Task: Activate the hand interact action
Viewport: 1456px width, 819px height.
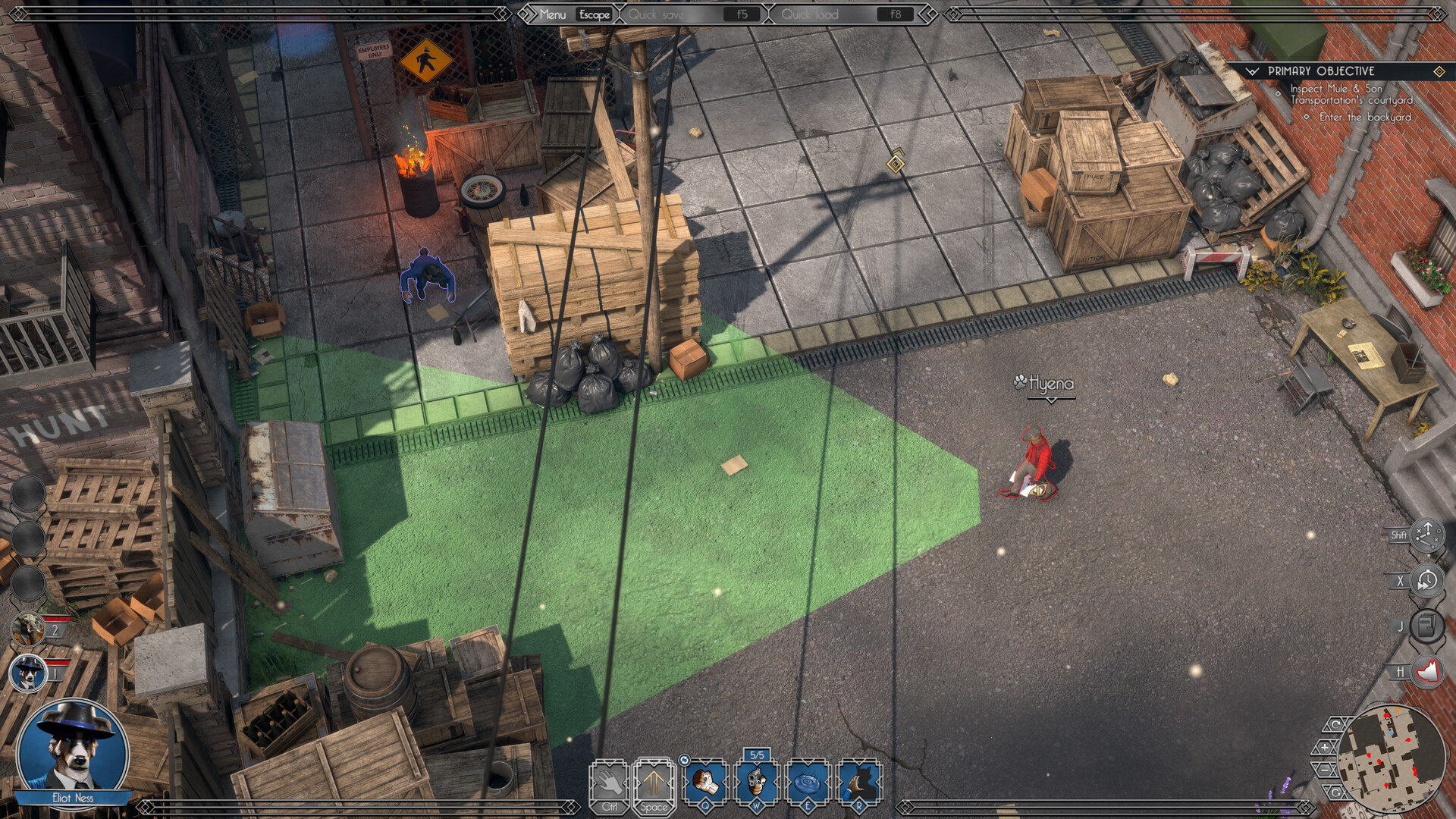Action: (609, 782)
